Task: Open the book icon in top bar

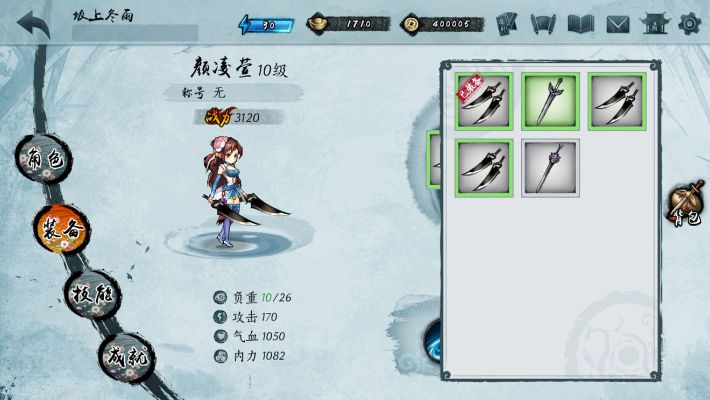Action: pyautogui.click(x=581, y=23)
